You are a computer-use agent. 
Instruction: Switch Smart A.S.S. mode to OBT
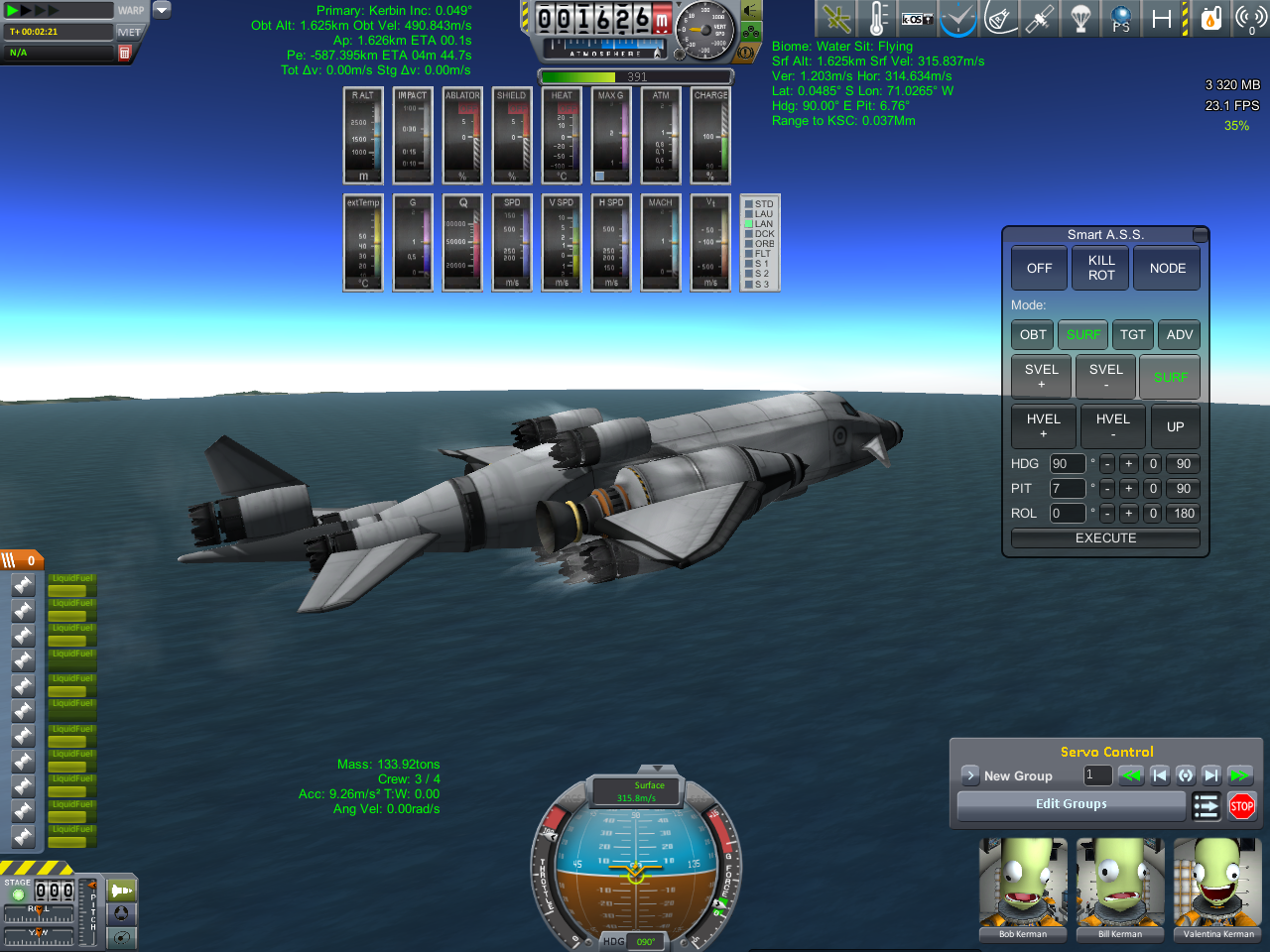click(1033, 335)
